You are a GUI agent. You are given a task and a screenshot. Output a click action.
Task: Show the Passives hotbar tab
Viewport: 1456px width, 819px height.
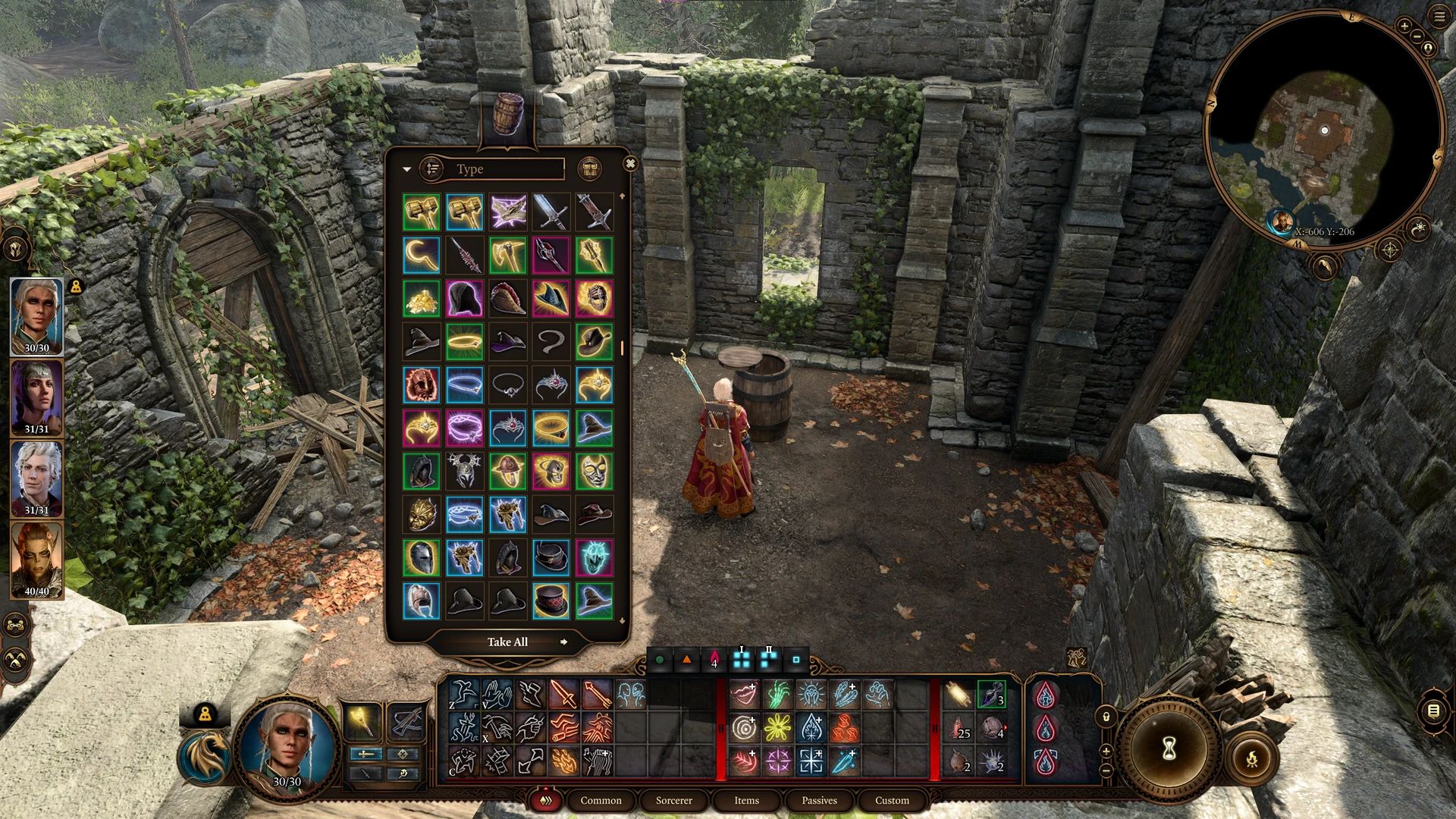(819, 800)
